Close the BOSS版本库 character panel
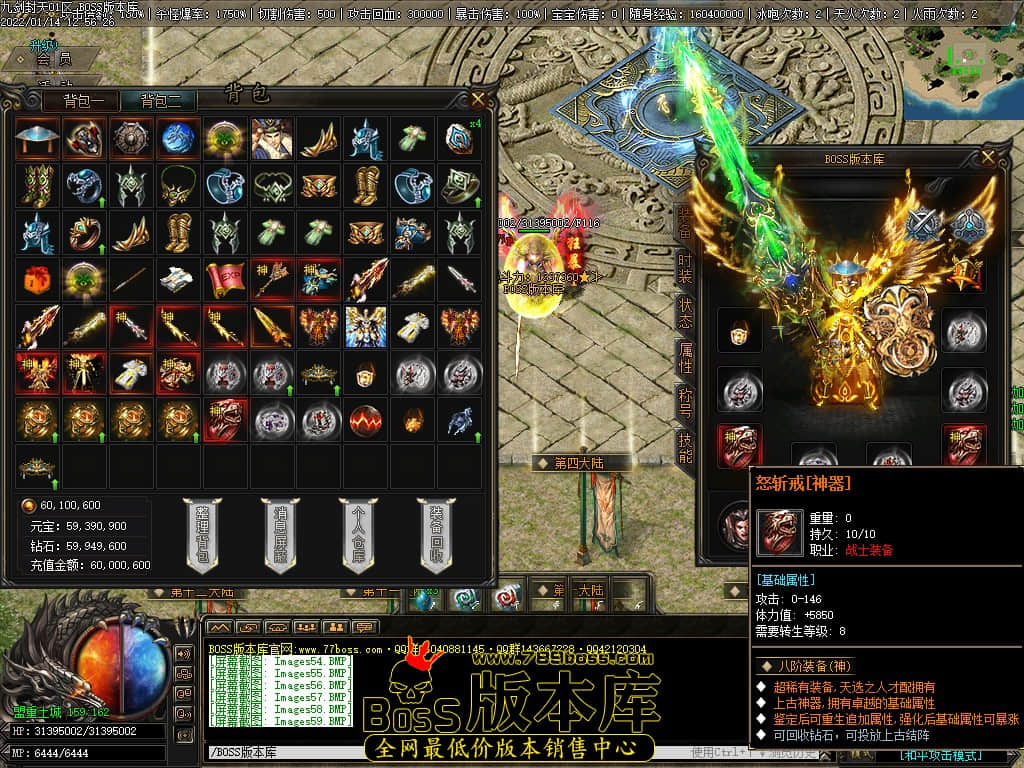 point(989,157)
